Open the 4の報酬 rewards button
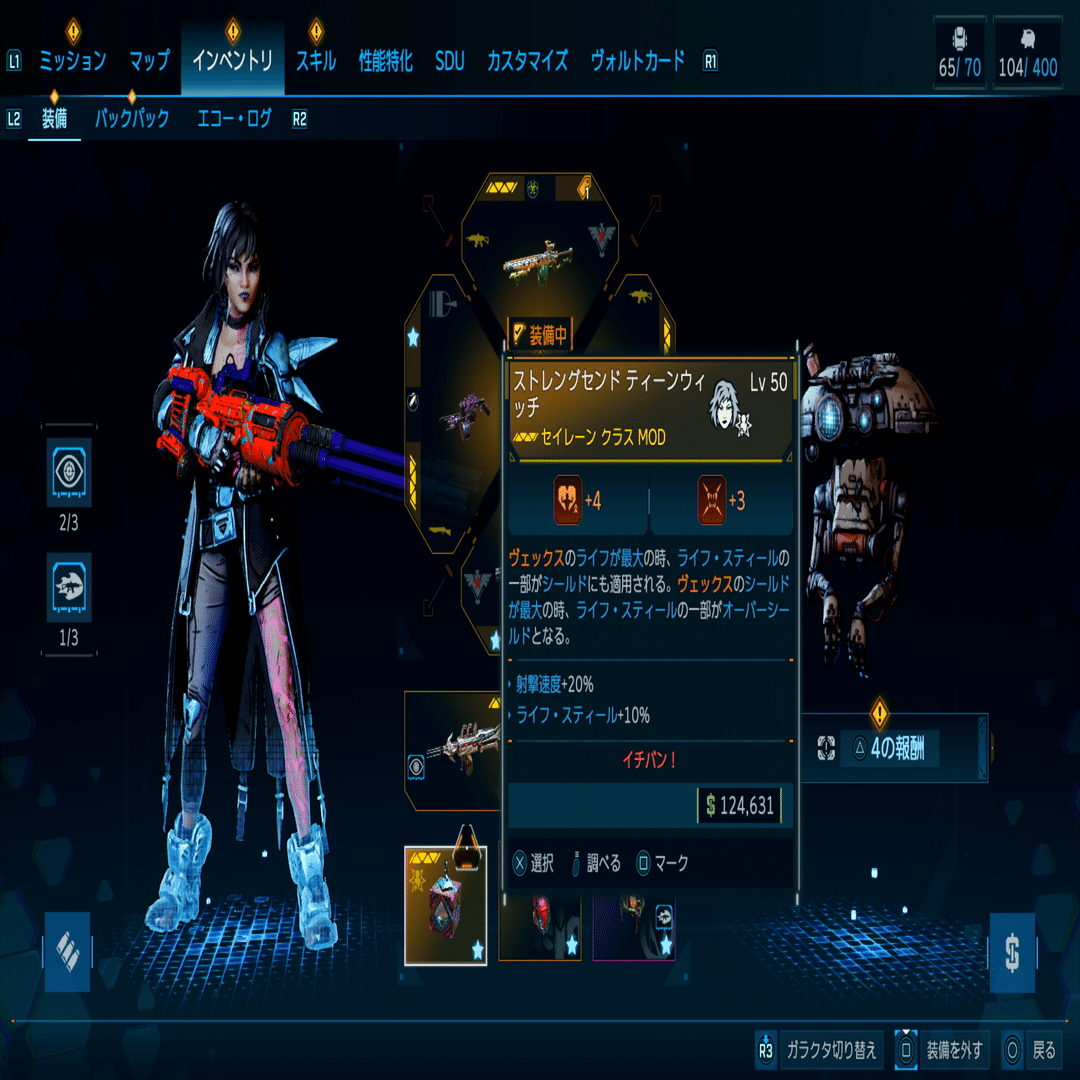Viewport: 1080px width, 1080px height. [890, 748]
